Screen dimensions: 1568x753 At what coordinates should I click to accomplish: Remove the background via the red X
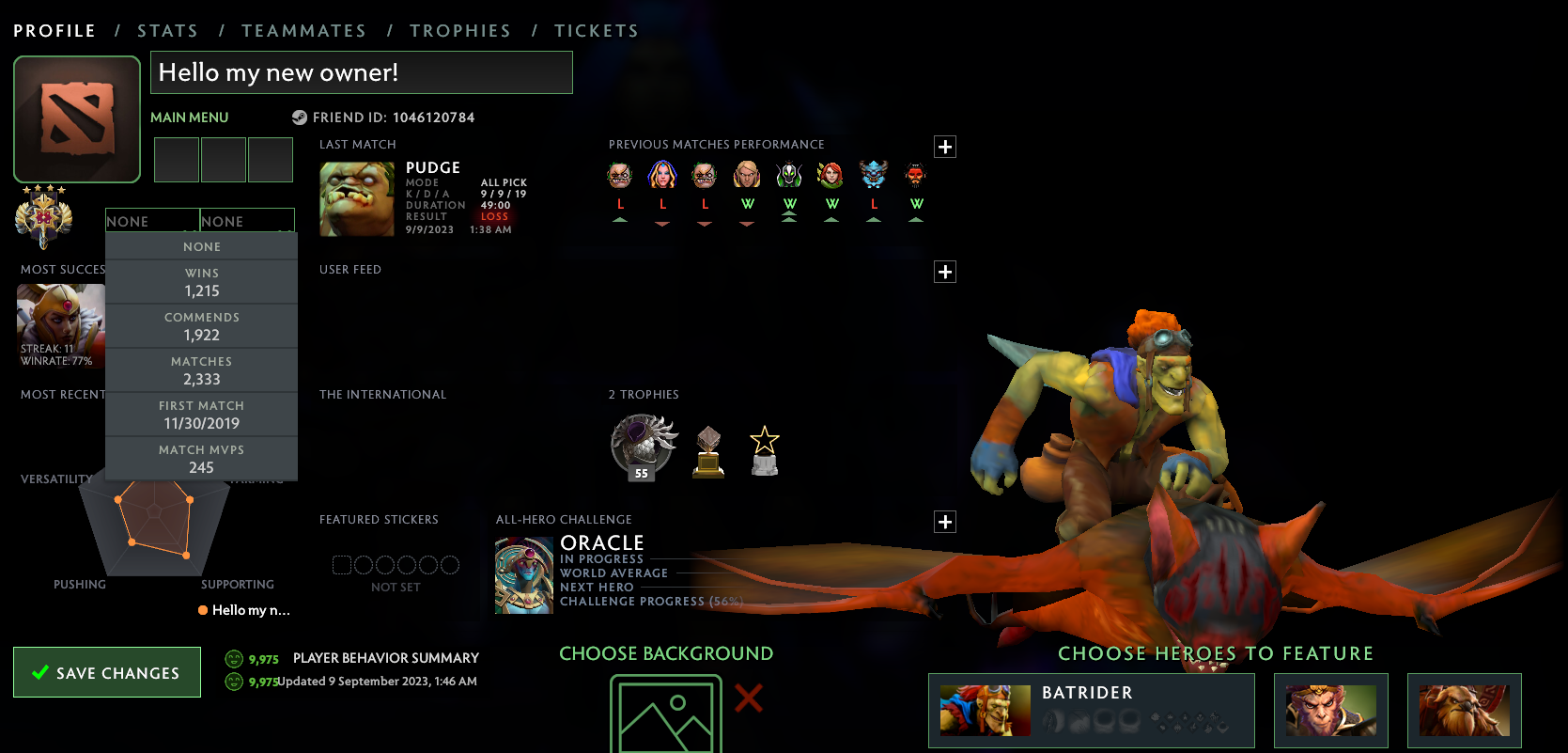point(747,698)
